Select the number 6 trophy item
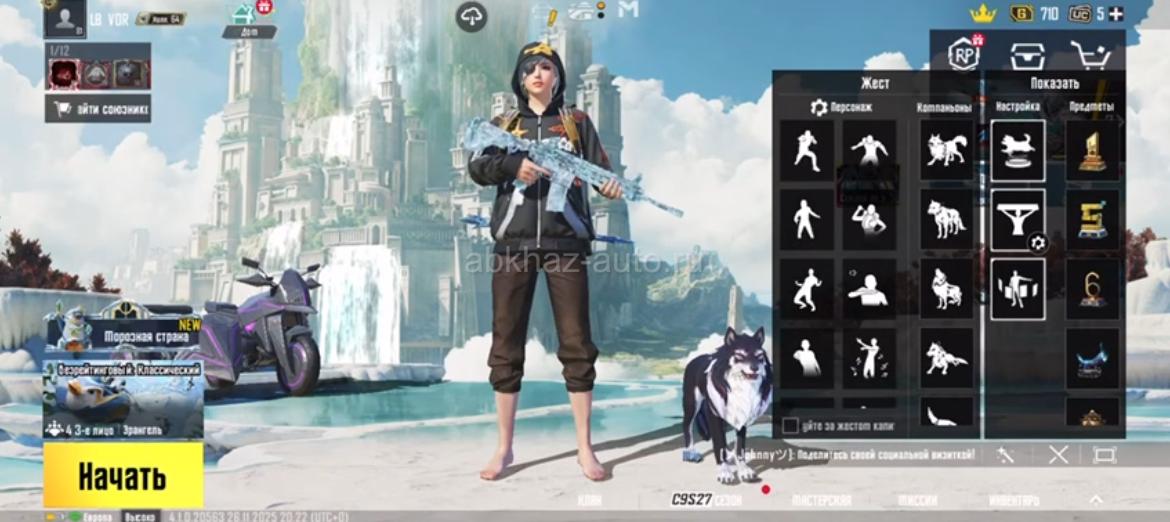Viewport: 1170px width, 522px height. (x=1092, y=289)
